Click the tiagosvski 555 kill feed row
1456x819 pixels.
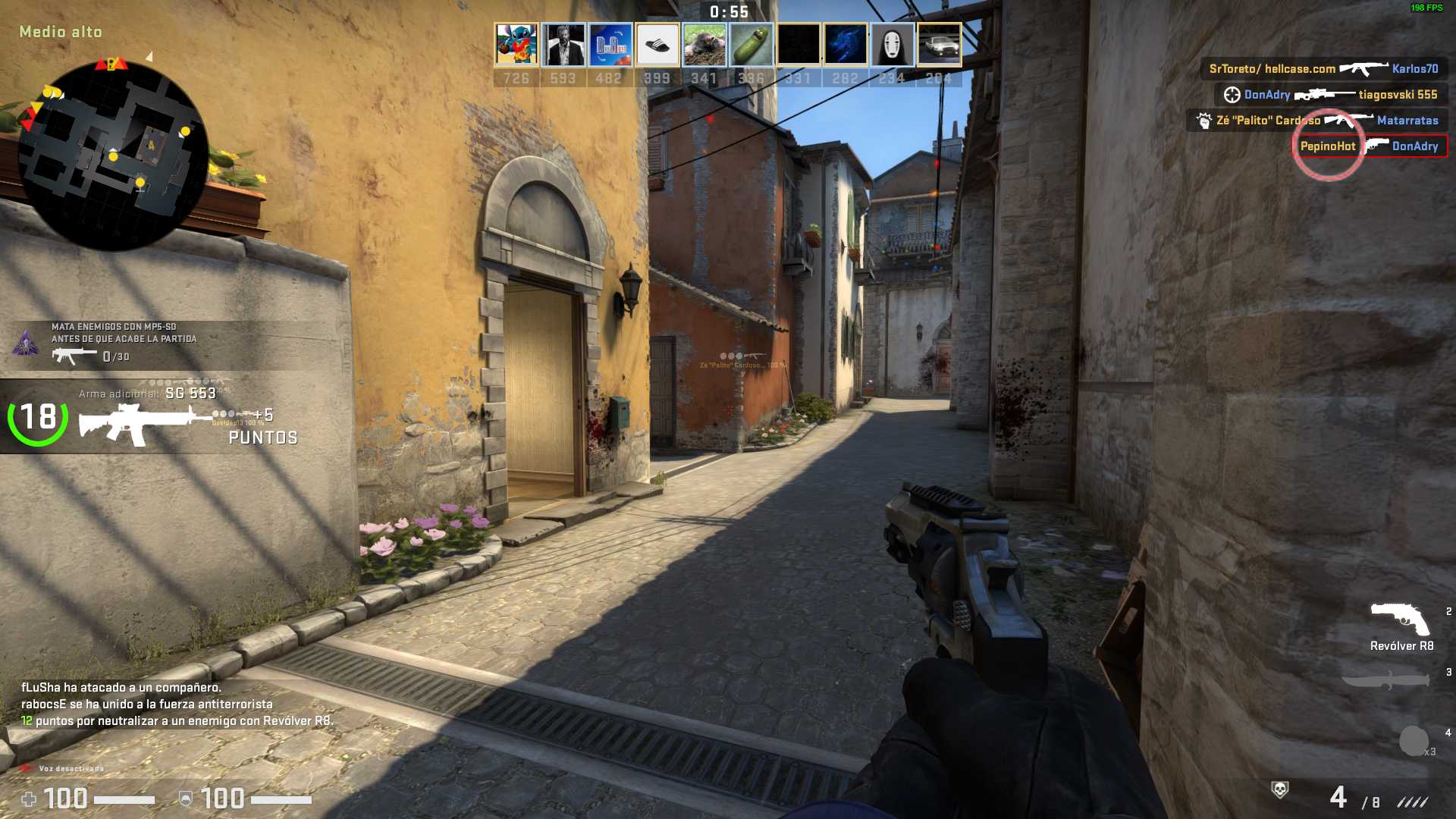click(1331, 95)
